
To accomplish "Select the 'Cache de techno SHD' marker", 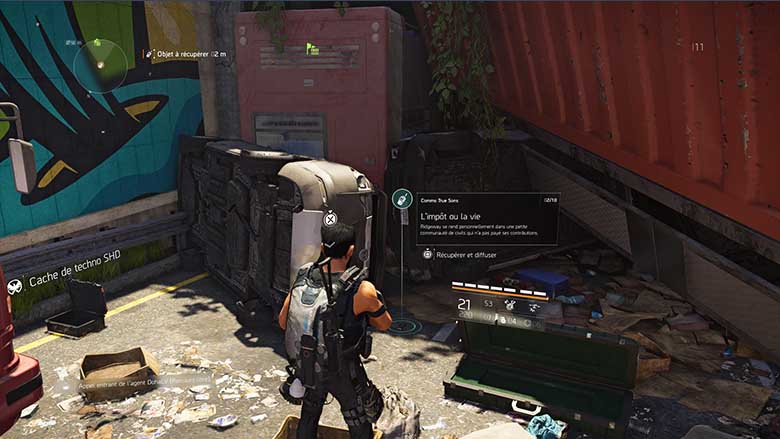I will (75, 283).
